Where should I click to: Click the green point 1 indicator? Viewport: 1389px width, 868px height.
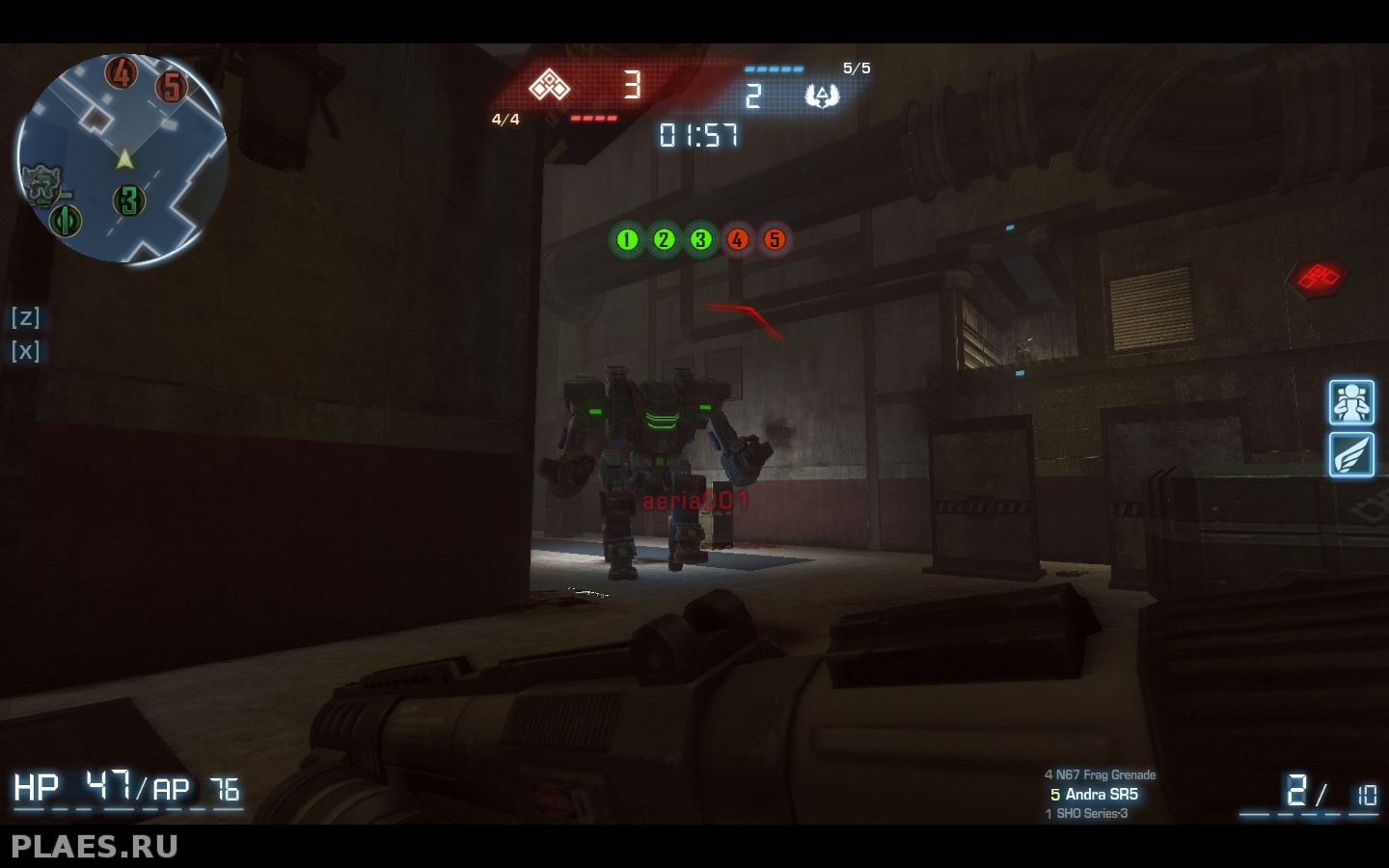coord(627,239)
